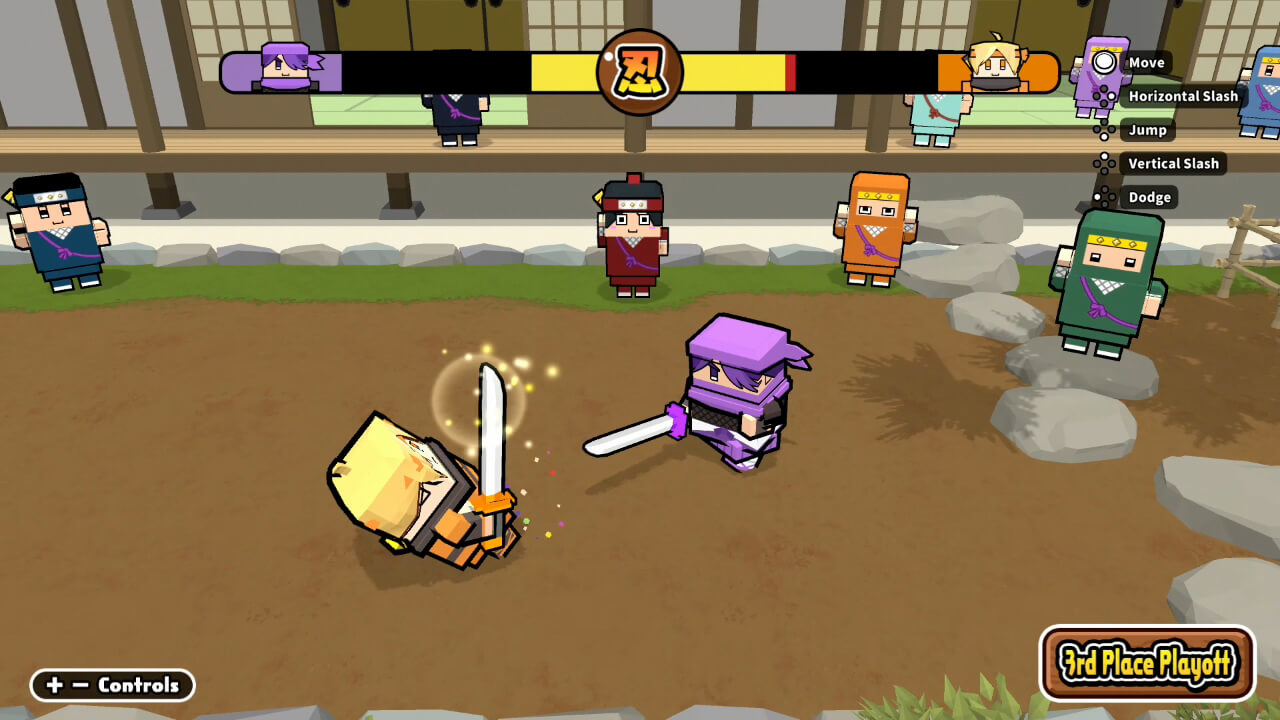This screenshot has height=720, width=1280.
Task: Click the Jump button icon in the legend
Action: pyautogui.click(x=1105, y=130)
